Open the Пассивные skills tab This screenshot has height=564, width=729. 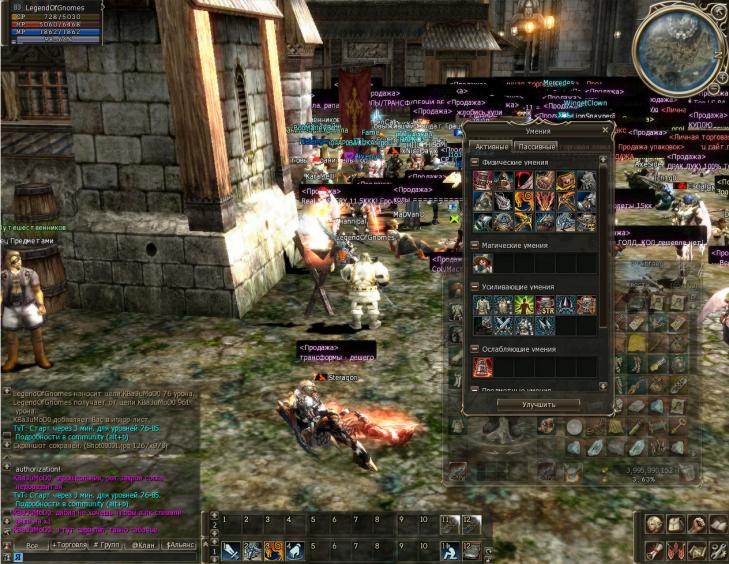536,147
